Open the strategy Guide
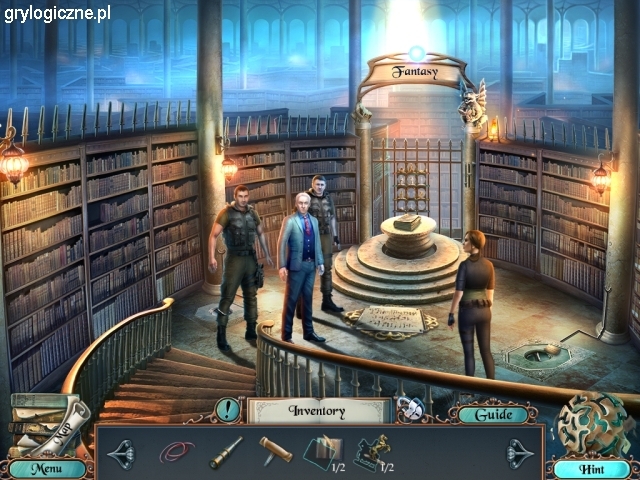This screenshot has height=480, width=640. tap(493, 414)
